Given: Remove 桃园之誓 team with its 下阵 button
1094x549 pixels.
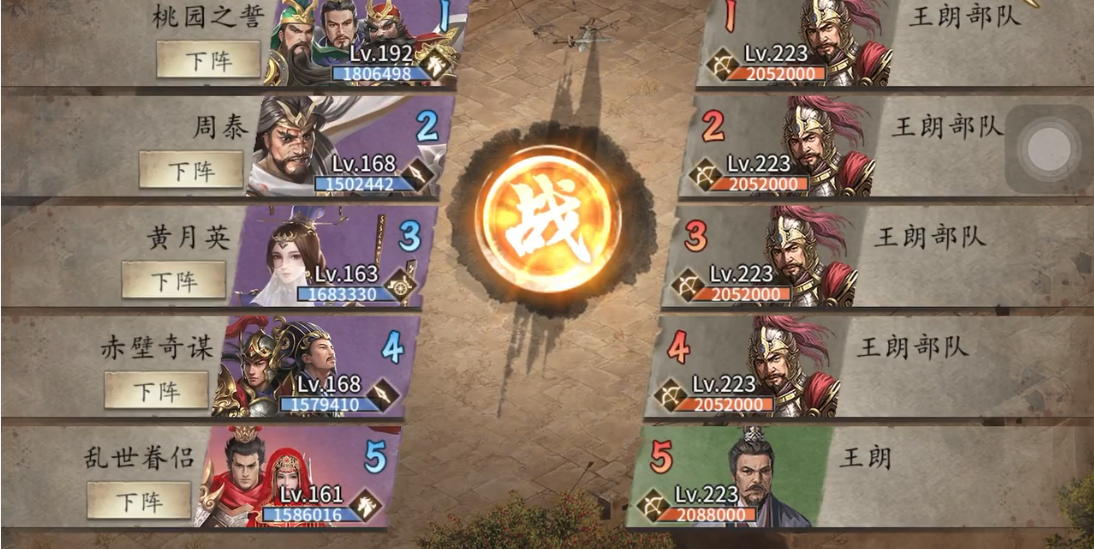Looking at the screenshot, I should coord(208,60).
